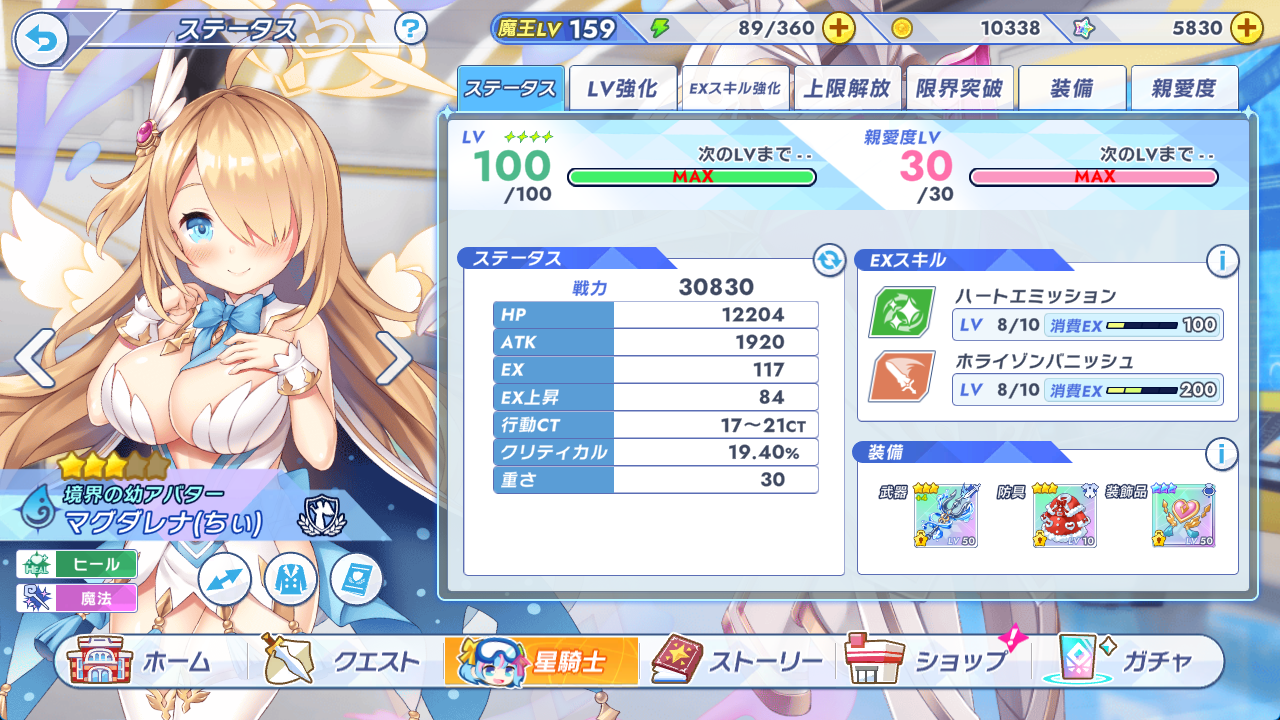The width and height of the screenshot is (1280, 720).
Task: Show the next character with right arrow
Action: click(x=393, y=357)
